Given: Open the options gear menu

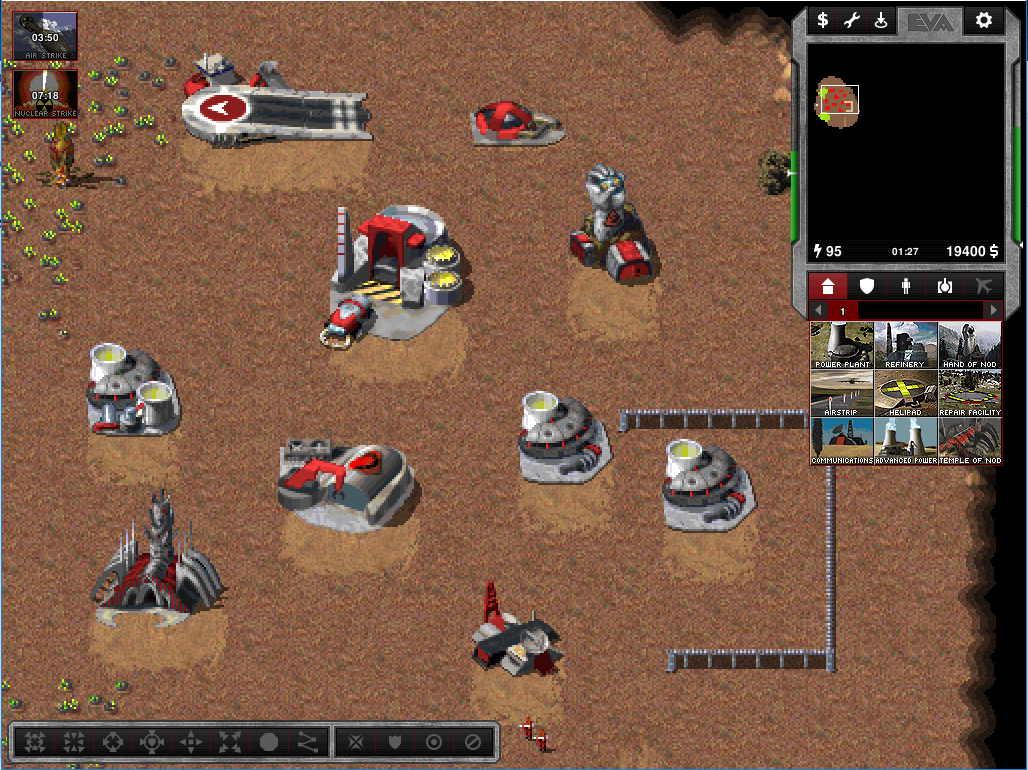Looking at the screenshot, I should pyautogui.click(x=983, y=20).
